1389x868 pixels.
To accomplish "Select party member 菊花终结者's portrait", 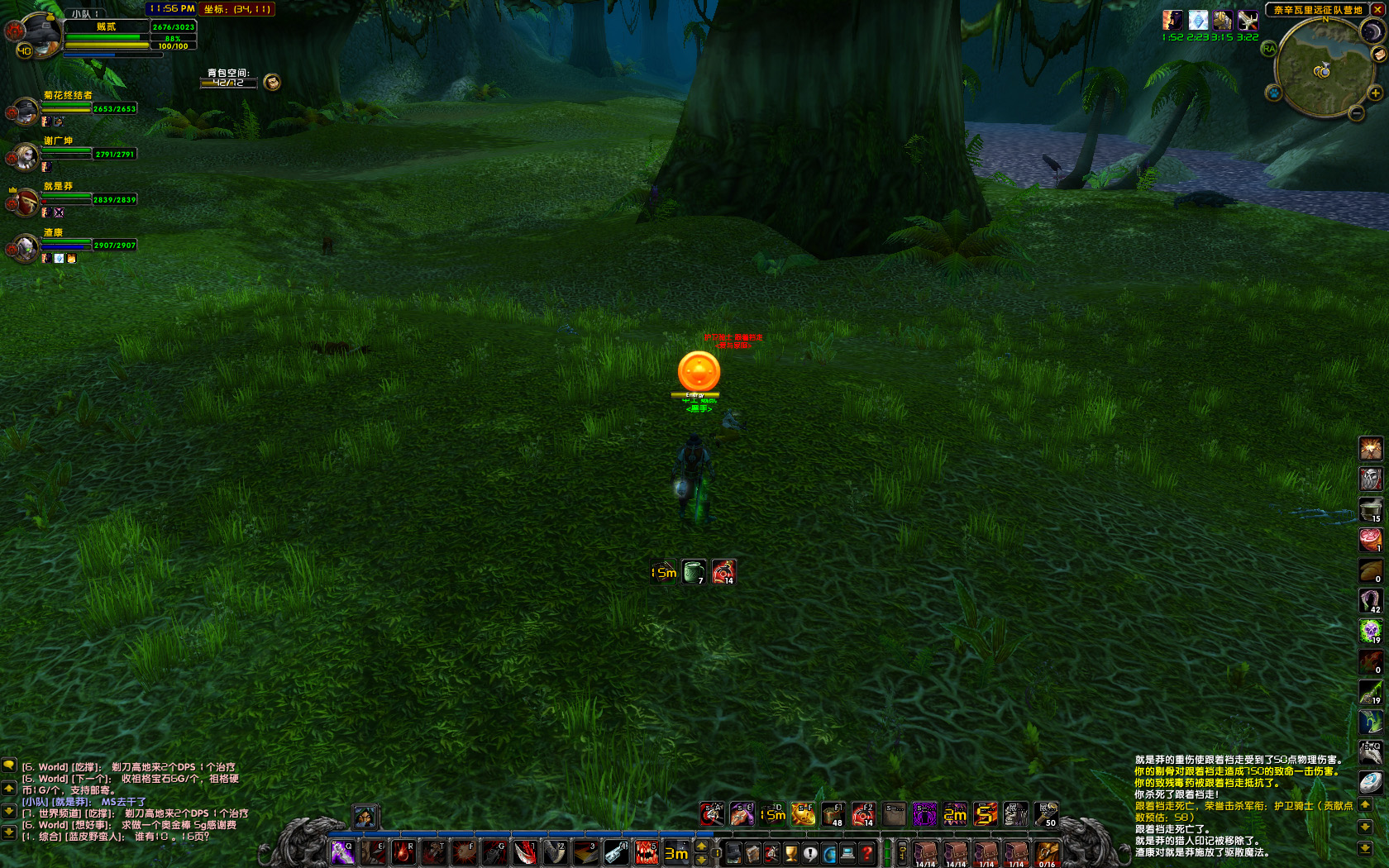I will [x=25, y=110].
